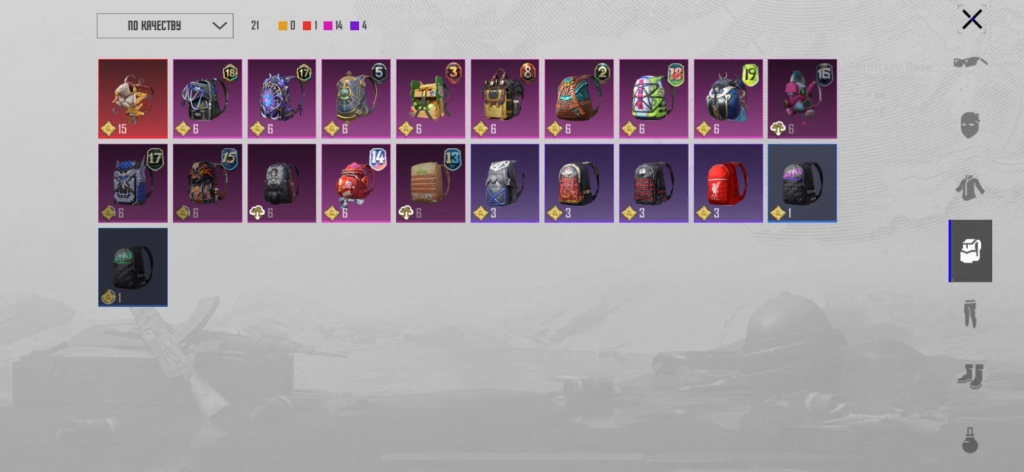Close the backpack inventory screen
Viewport: 1024px width, 472px height.
(x=971, y=19)
